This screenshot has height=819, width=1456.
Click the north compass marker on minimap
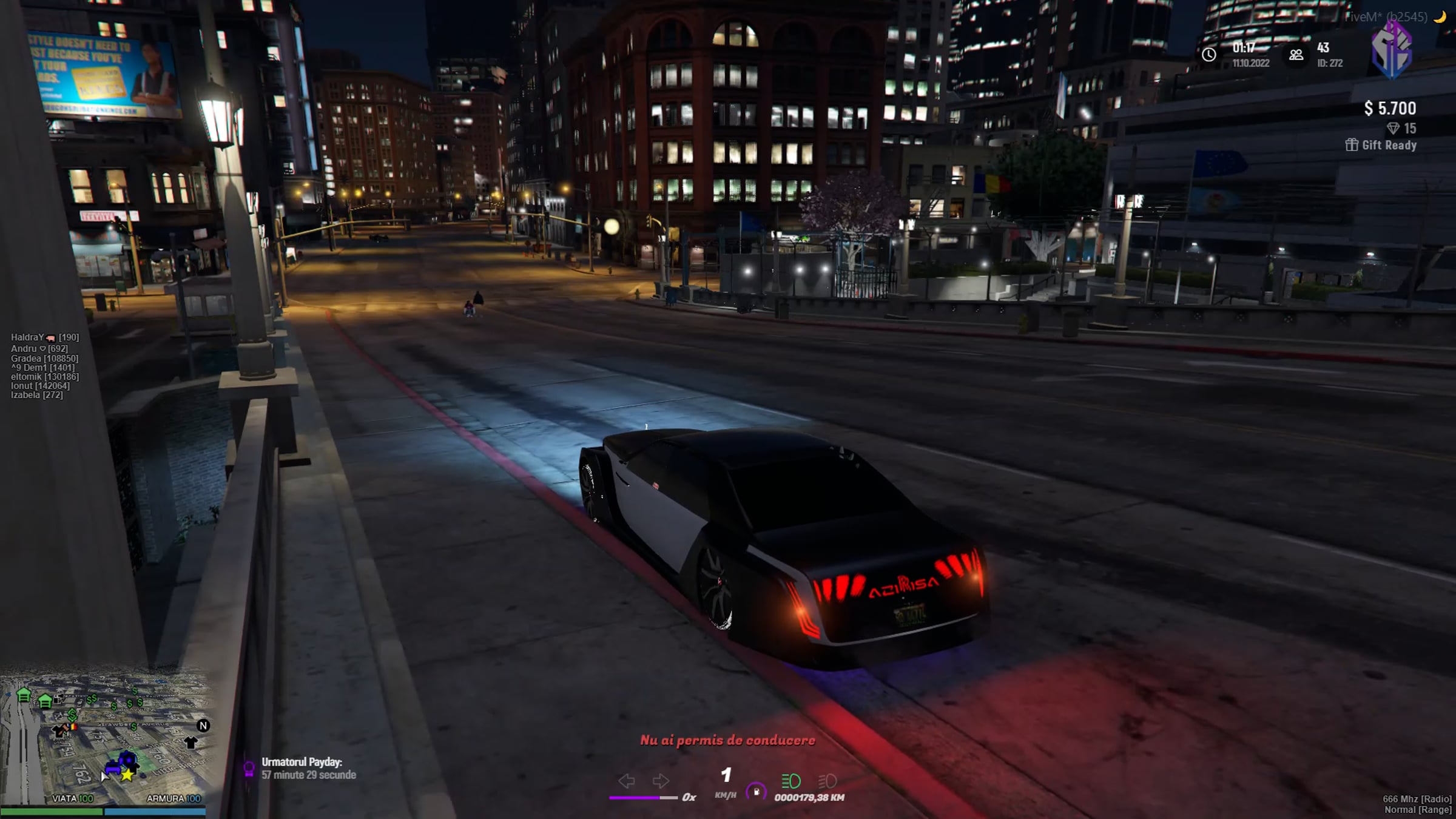point(203,726)
